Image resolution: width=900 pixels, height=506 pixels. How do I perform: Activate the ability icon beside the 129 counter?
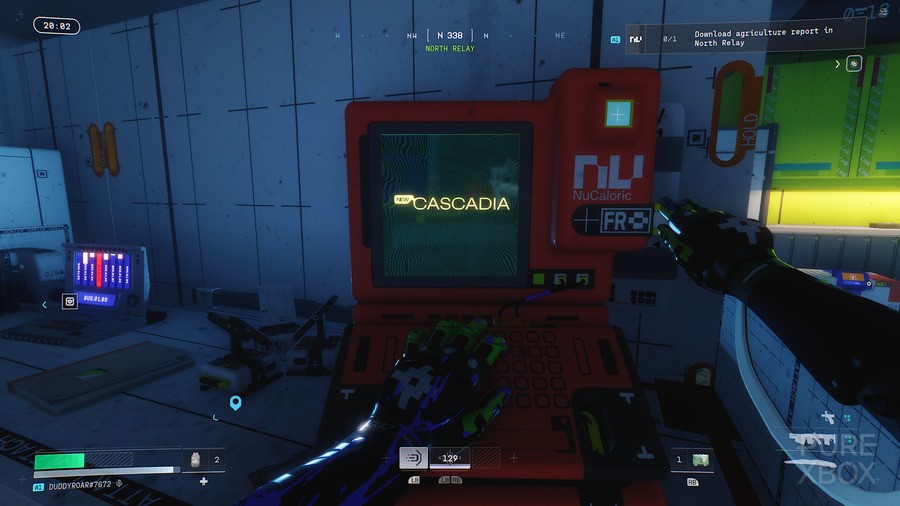click(x=412, y=458)
